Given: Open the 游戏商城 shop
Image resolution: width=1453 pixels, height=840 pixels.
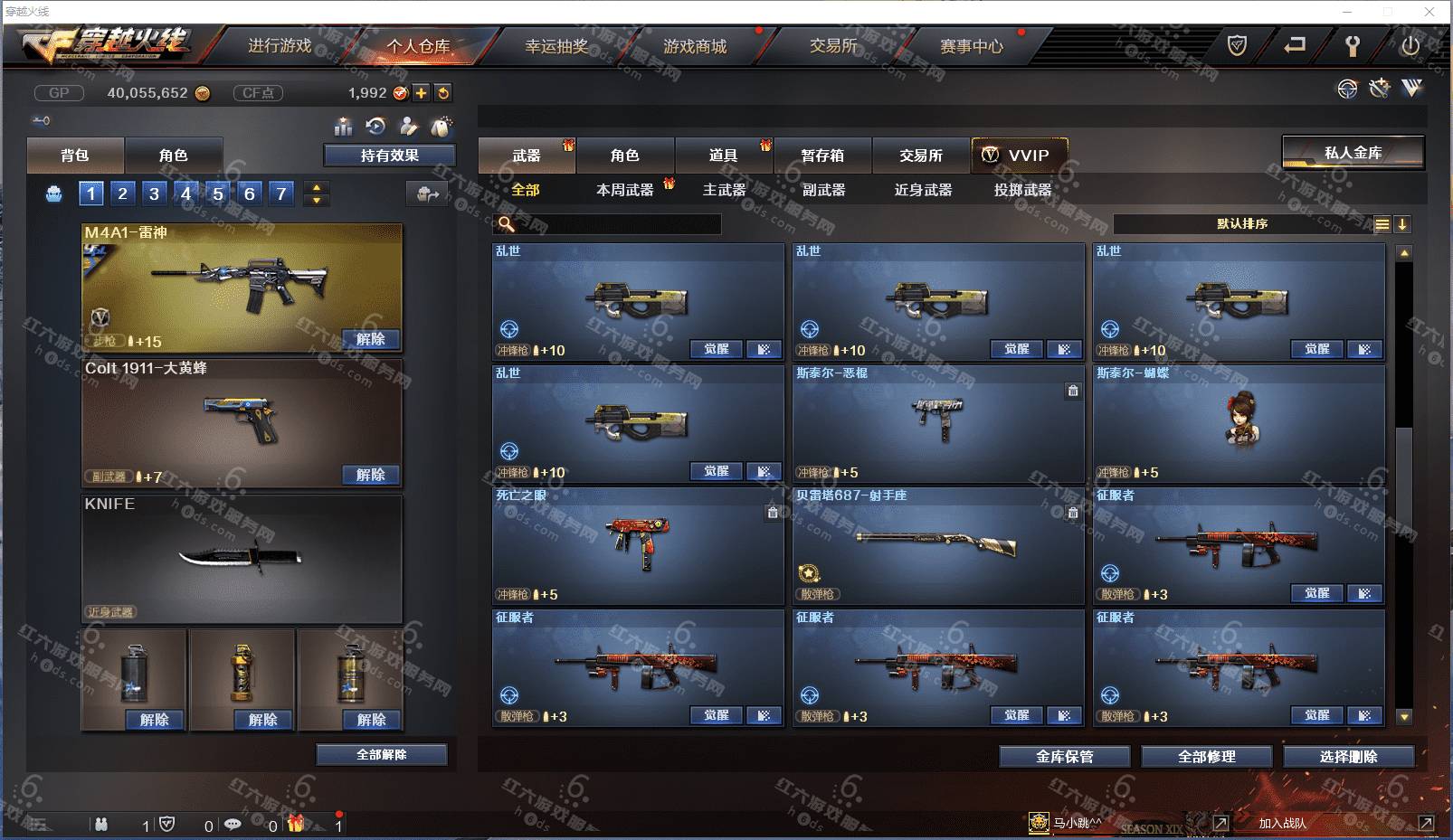Looking at the screenshot, I should [x=695, y=46].
